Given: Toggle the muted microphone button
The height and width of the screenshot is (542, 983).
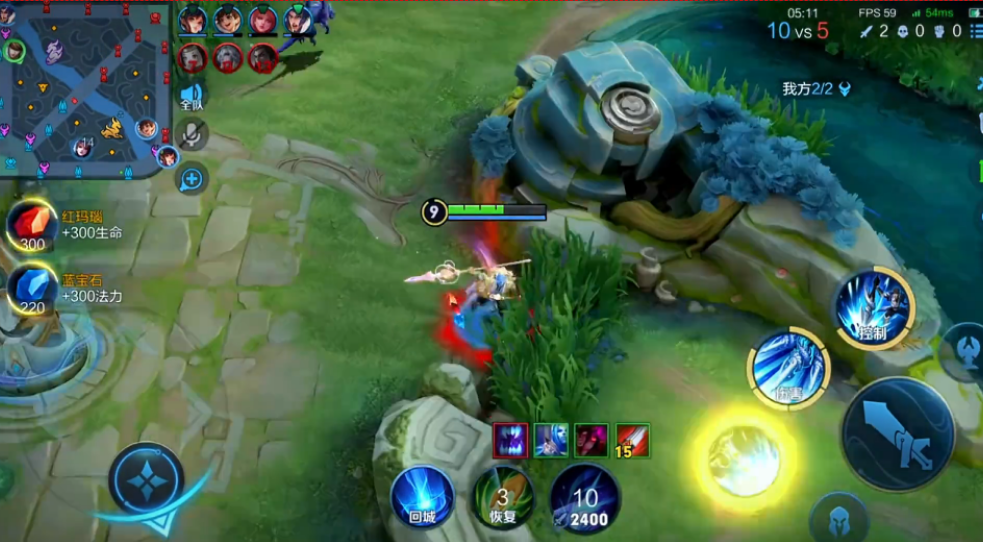Looking at the screenshot, I should (191, 135).
